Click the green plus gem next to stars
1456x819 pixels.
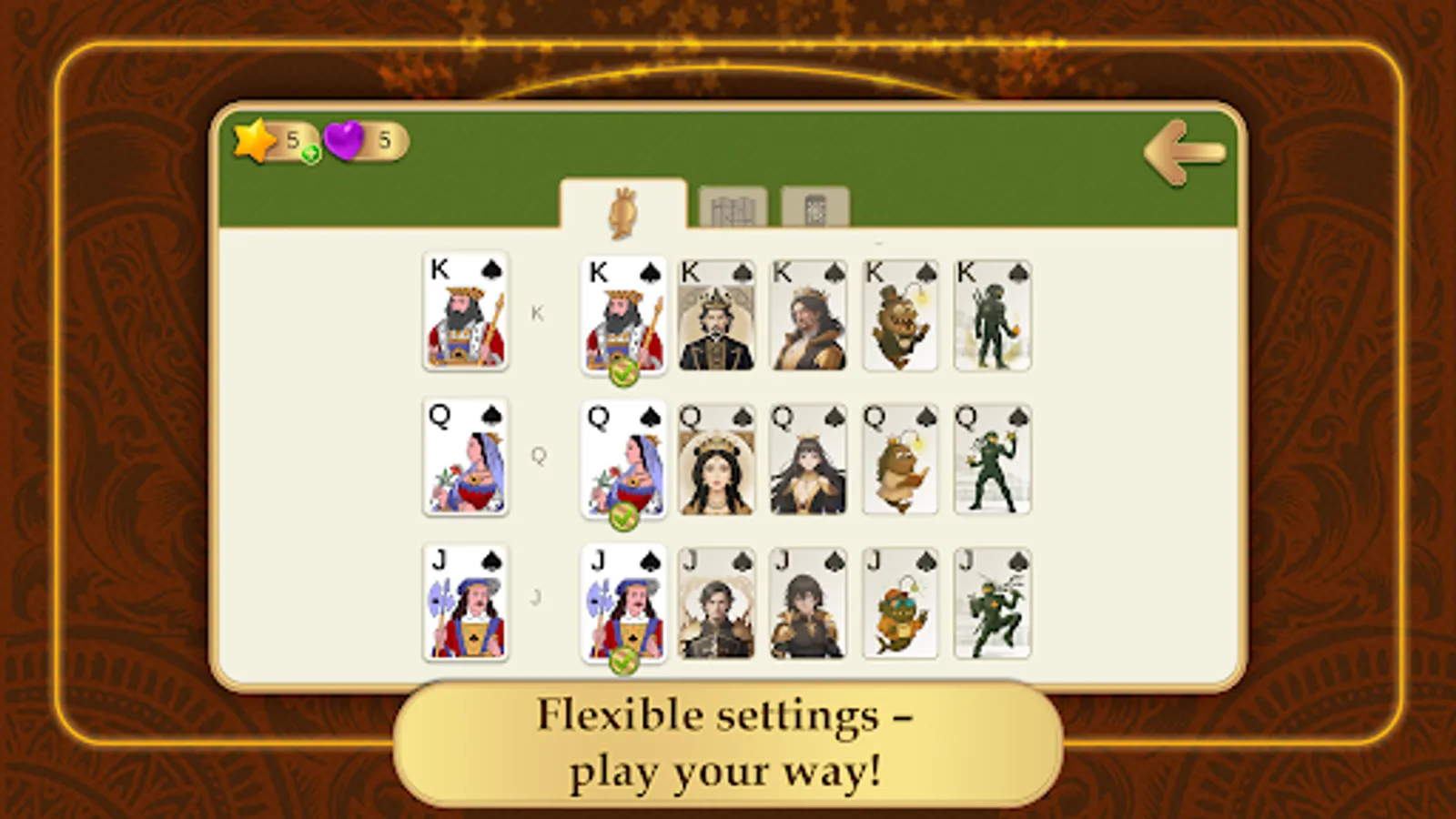point(309,155)
